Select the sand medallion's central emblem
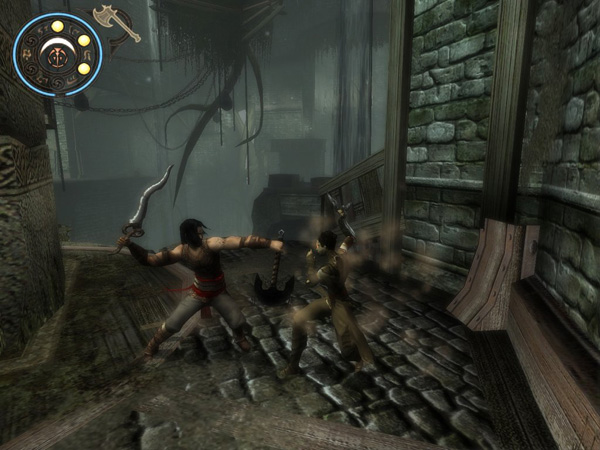Image resolution: width=600 pixels, height=450 pixels. (56, 53)
